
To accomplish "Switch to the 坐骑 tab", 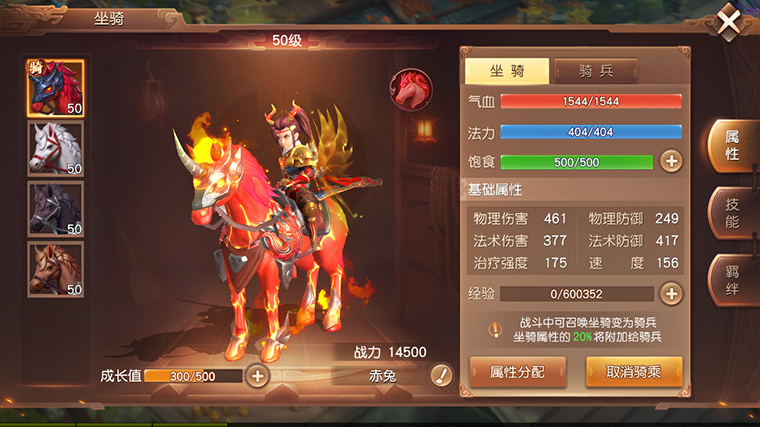I will click(x=506, y=71).
